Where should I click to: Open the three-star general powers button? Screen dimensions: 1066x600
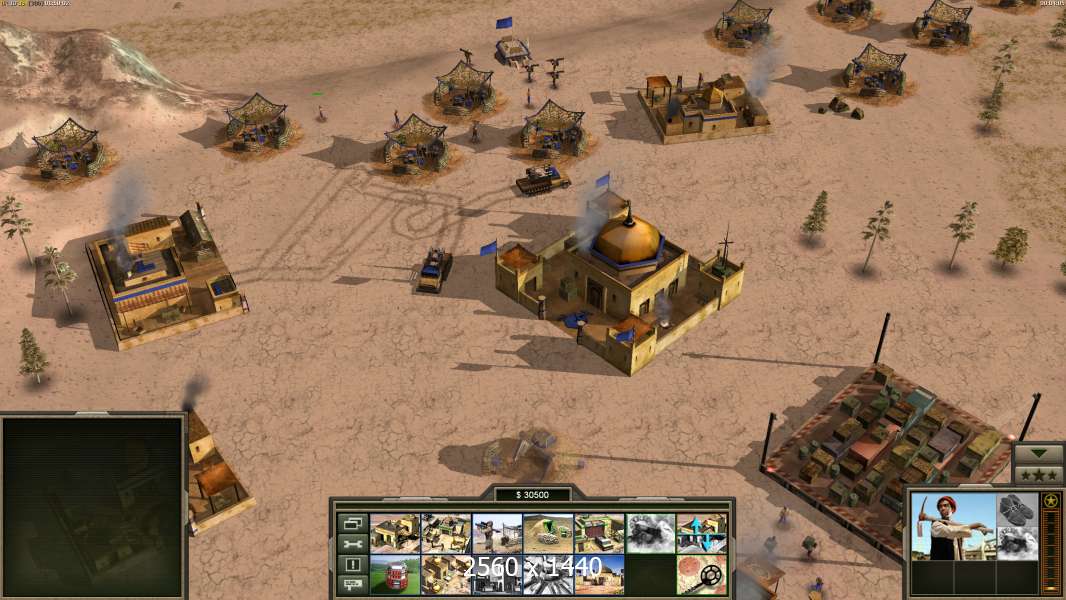pos(1038,474)
